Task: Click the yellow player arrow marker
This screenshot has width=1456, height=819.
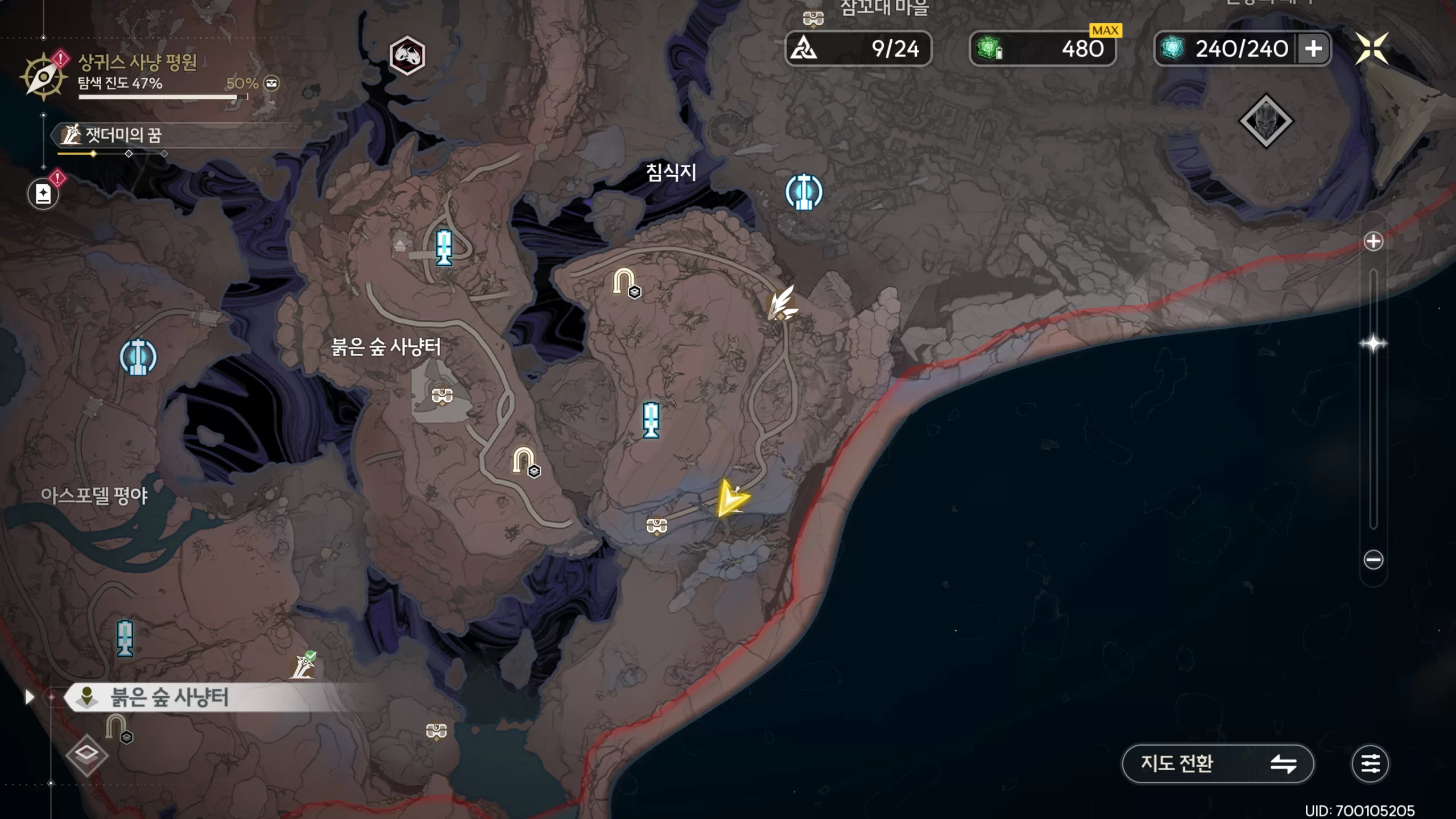Action: pos(731,498)
